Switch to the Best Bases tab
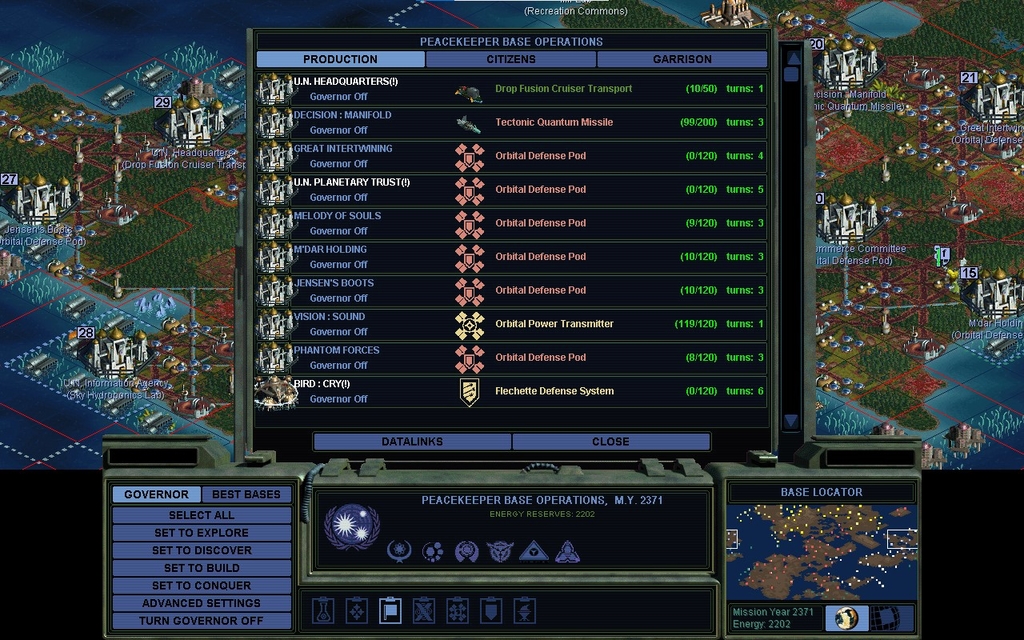Image resolution: width=1024 pixels, height=640 pixels. click(246, 494)
